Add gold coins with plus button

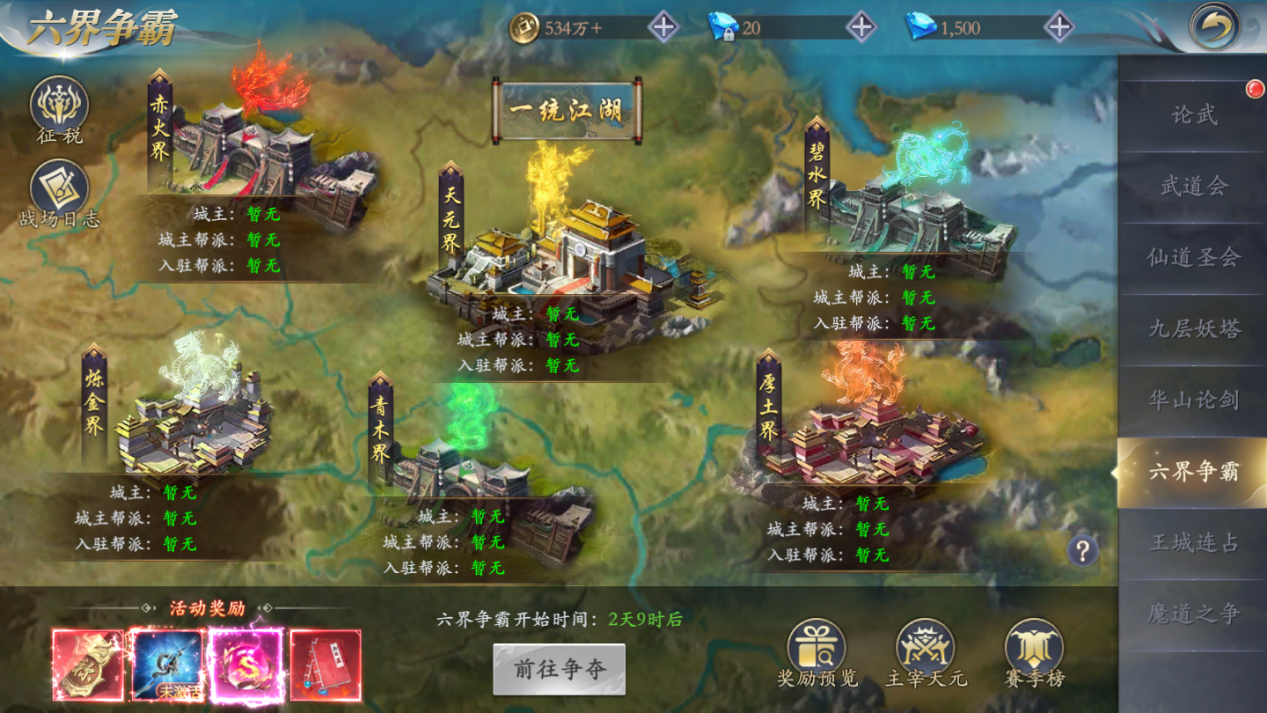tap(663, 27)
